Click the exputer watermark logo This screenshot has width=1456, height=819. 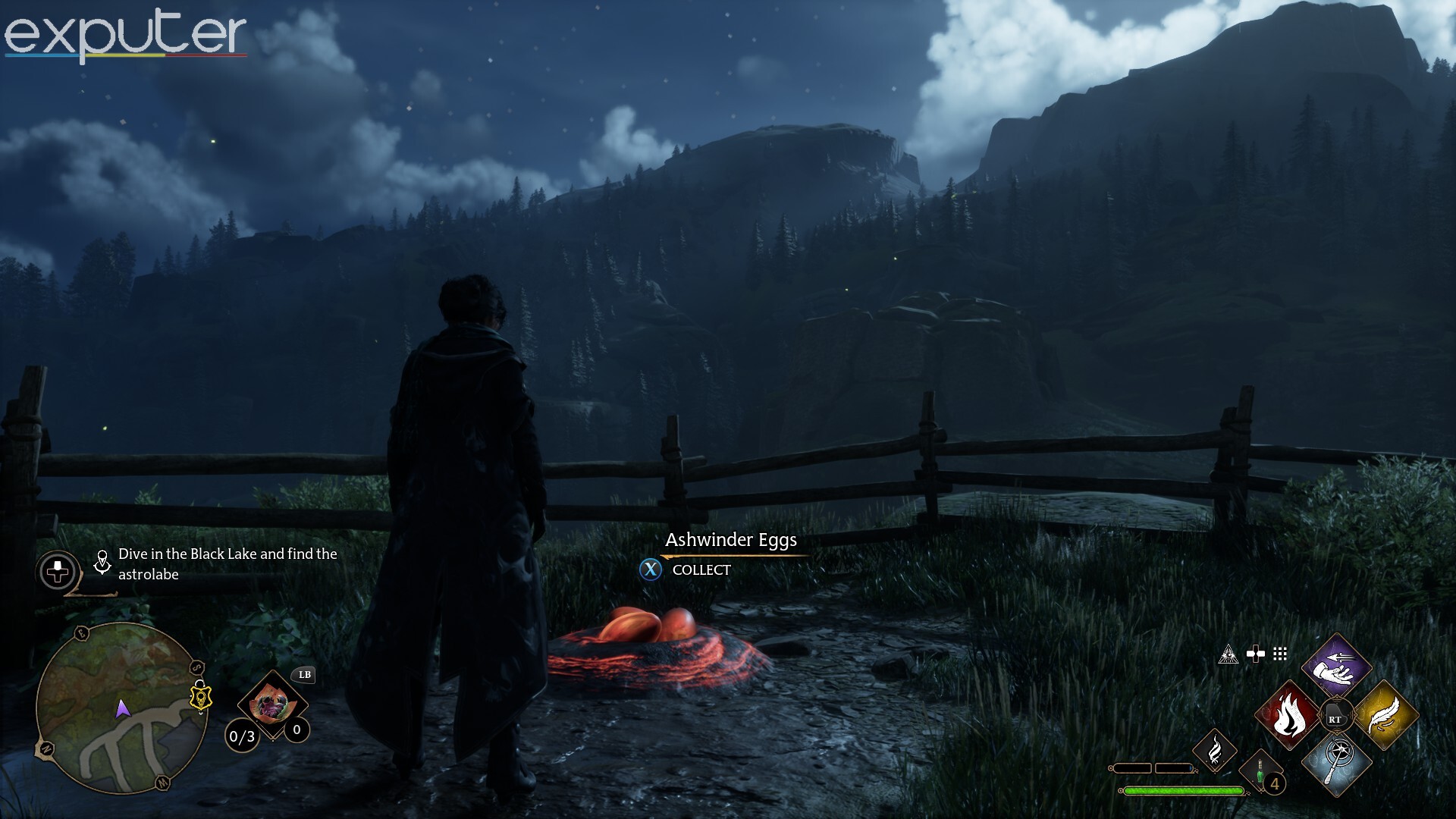[125, 34]
